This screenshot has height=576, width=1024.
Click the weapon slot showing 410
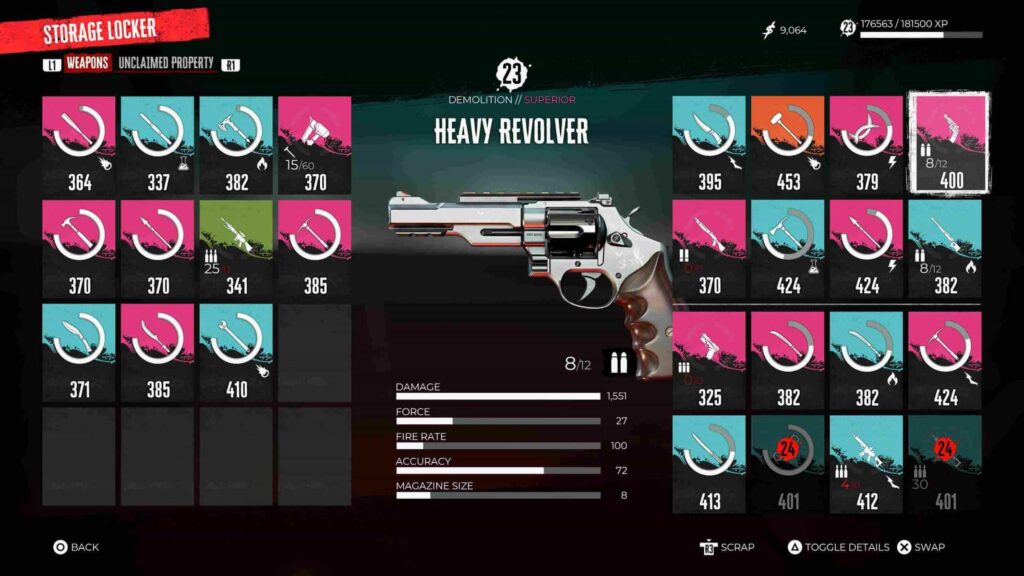click(x=236, y=353)
